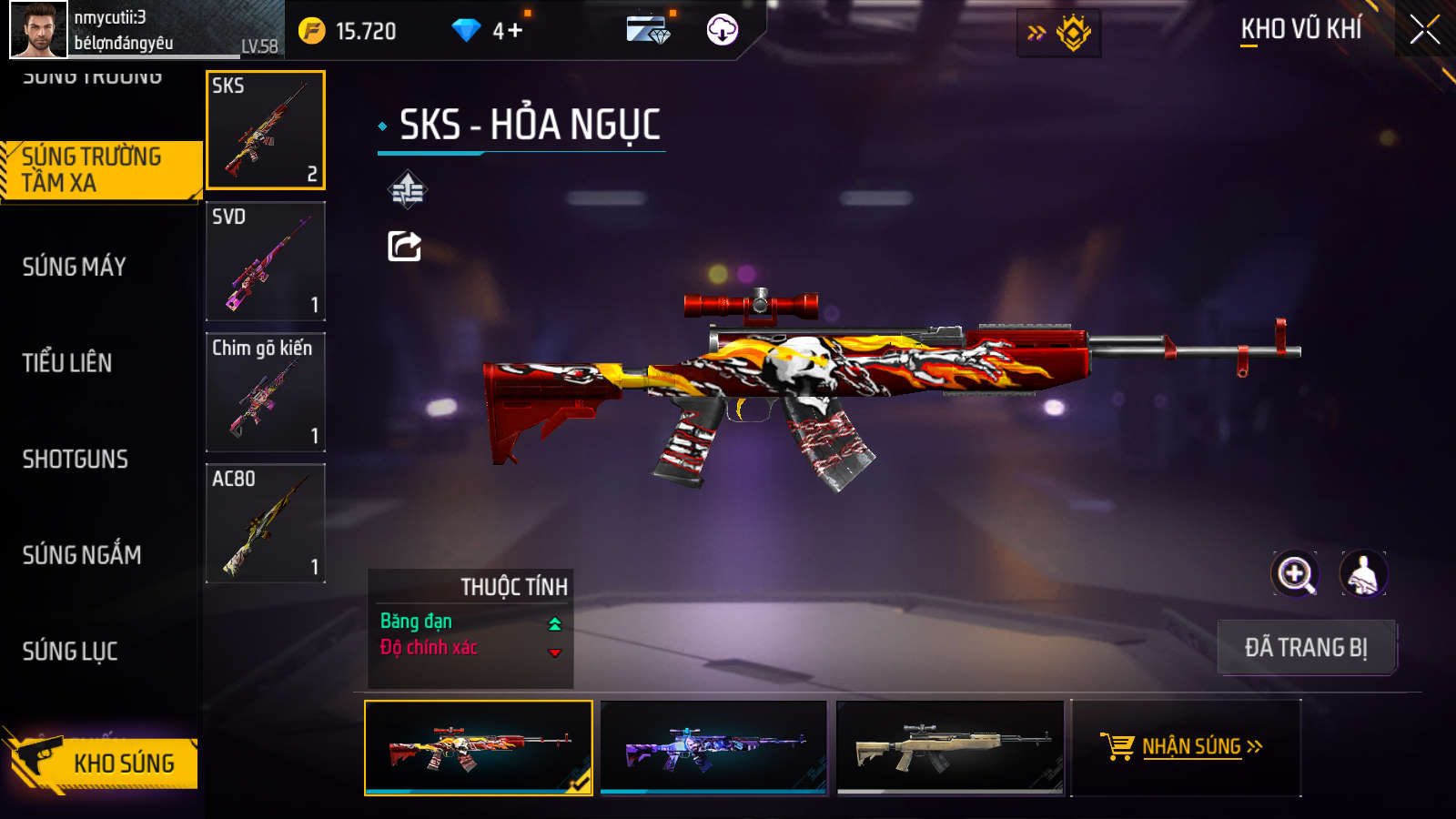Open Nhận Súng to get more guns
The image size is (1456, 819).
coord(1186,747)
